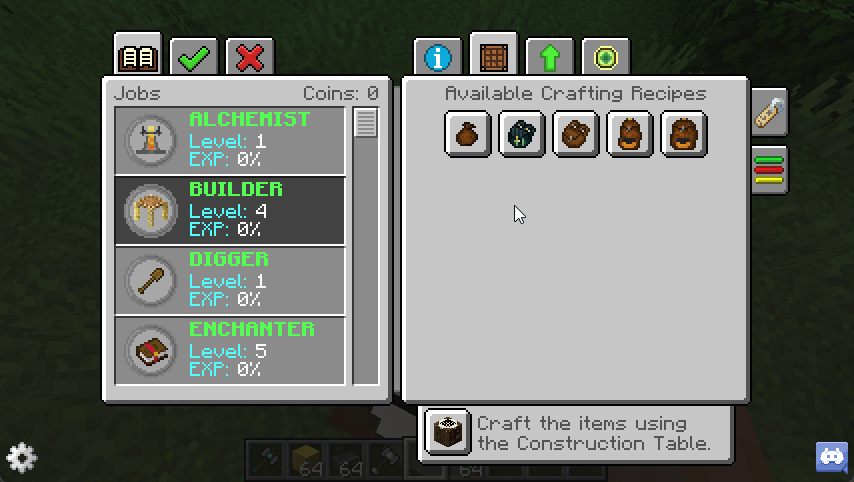
Task: Click the side tab with the tag icon
Action: pyautogui.click(x=769, y=112)
